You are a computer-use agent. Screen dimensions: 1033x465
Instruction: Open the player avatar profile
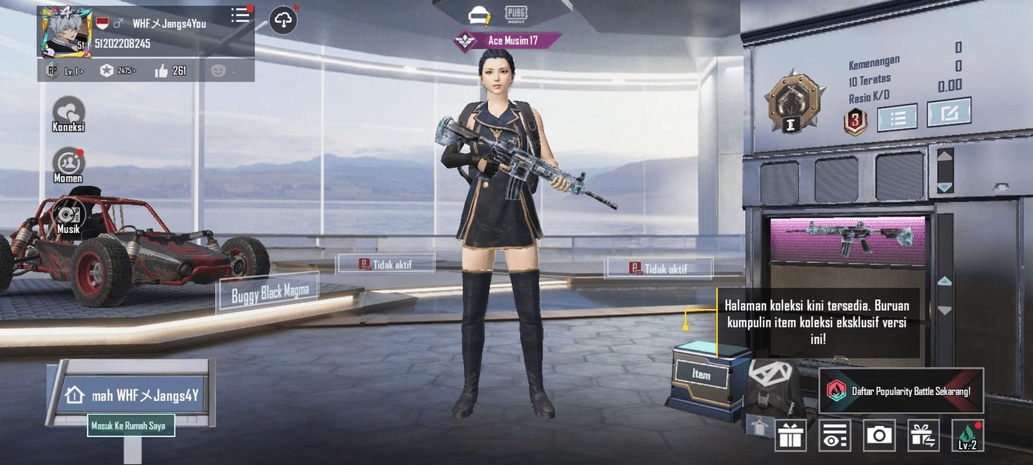click(x=66, y=32)
